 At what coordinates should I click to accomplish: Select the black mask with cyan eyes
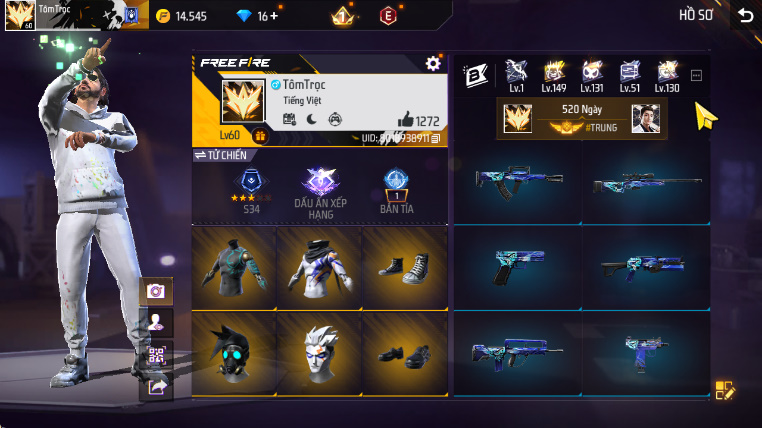pos(234,353)
